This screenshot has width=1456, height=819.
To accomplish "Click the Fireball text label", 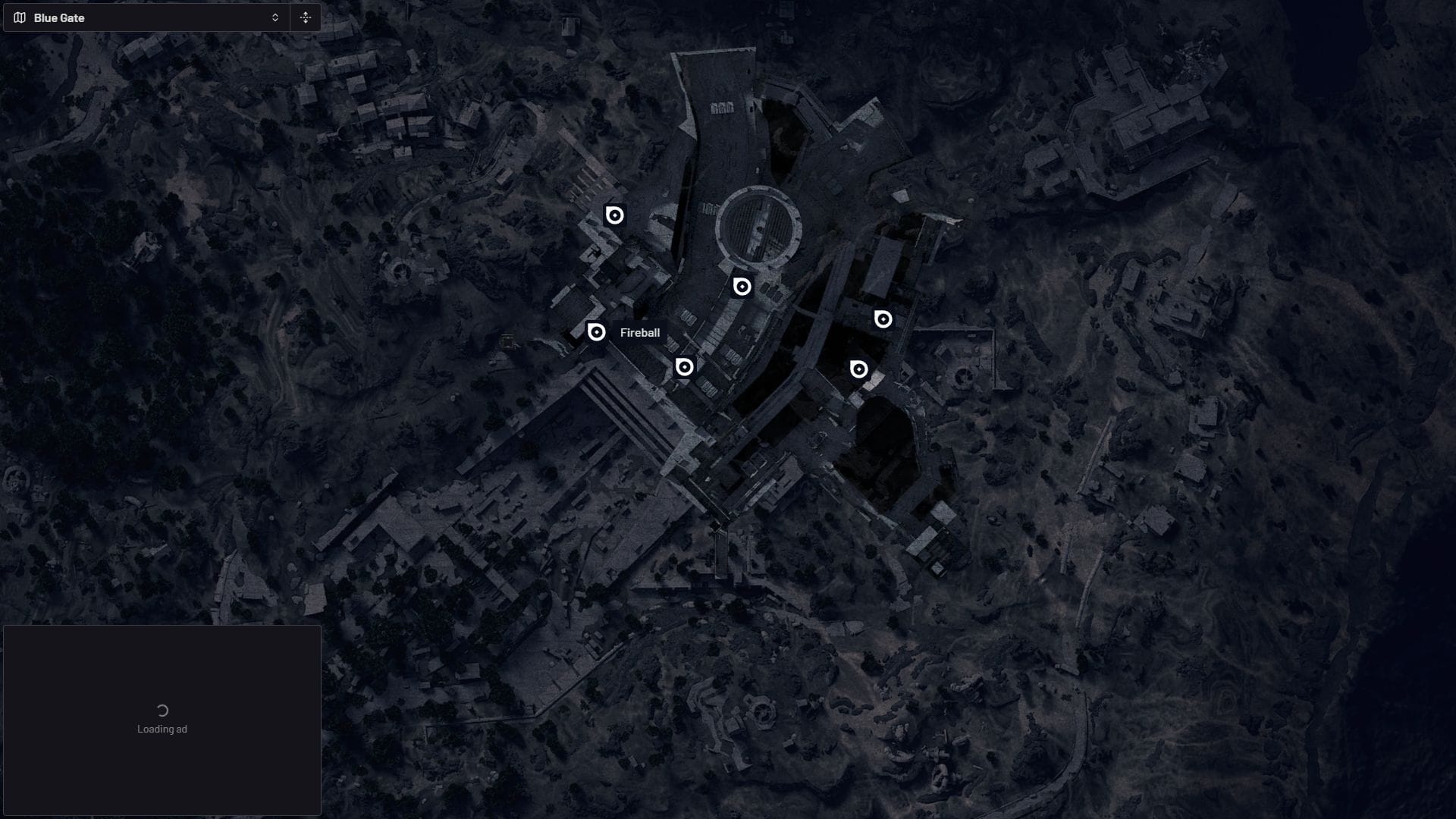I will (x=640, y=332).
